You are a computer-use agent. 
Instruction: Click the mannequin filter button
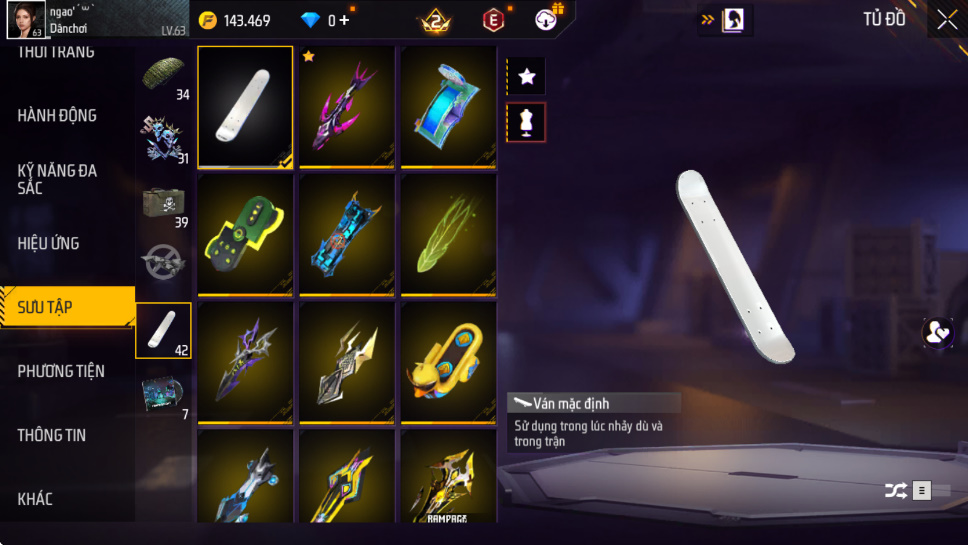(x=526, y=122)
